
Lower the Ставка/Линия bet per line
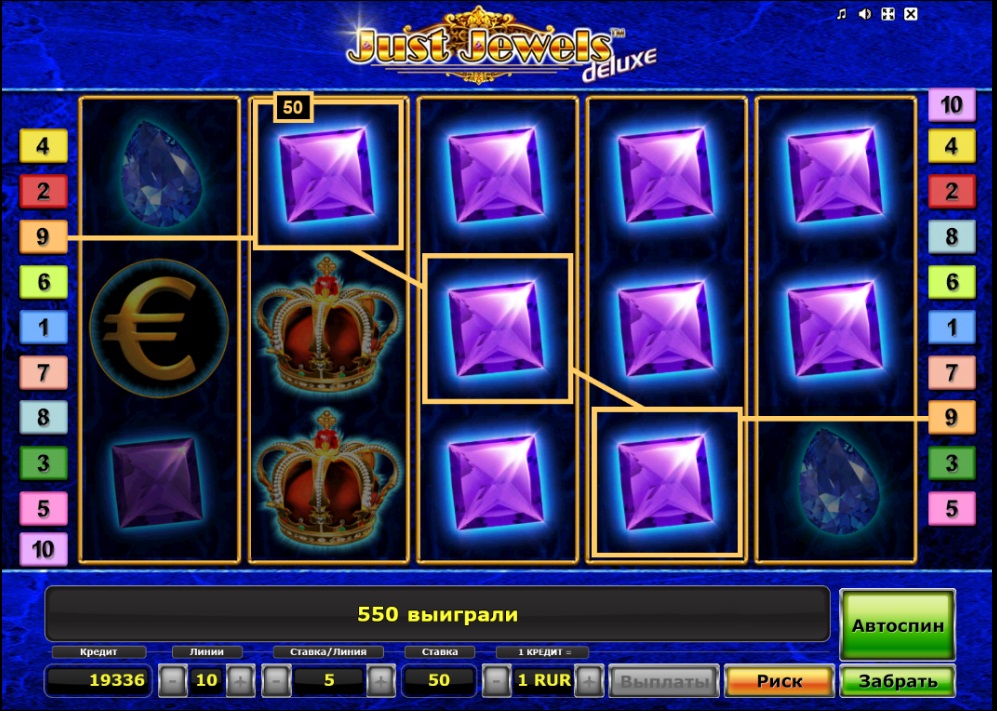pos(277,681)
